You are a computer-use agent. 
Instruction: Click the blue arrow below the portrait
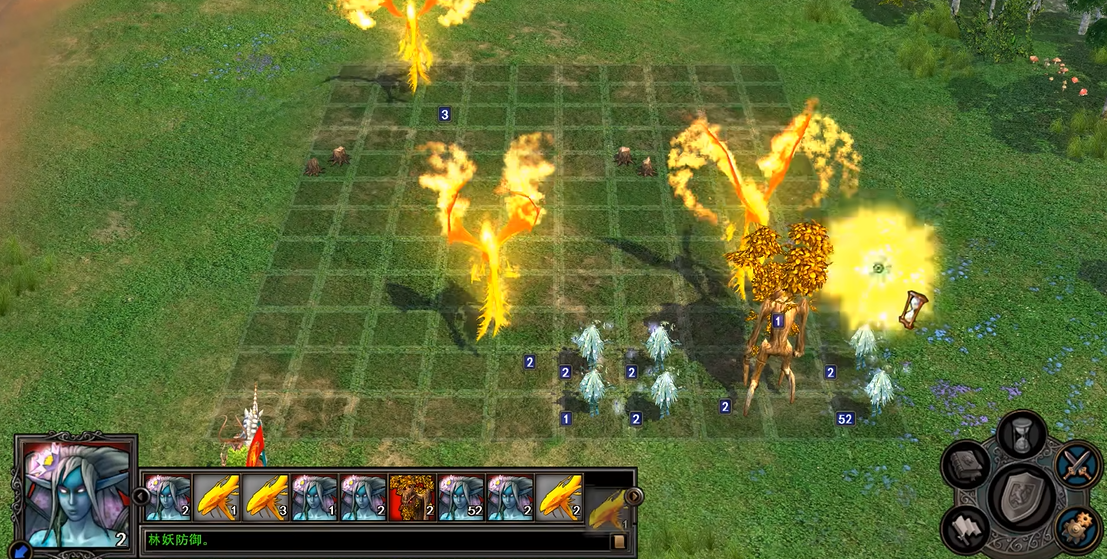pos(20,550)
